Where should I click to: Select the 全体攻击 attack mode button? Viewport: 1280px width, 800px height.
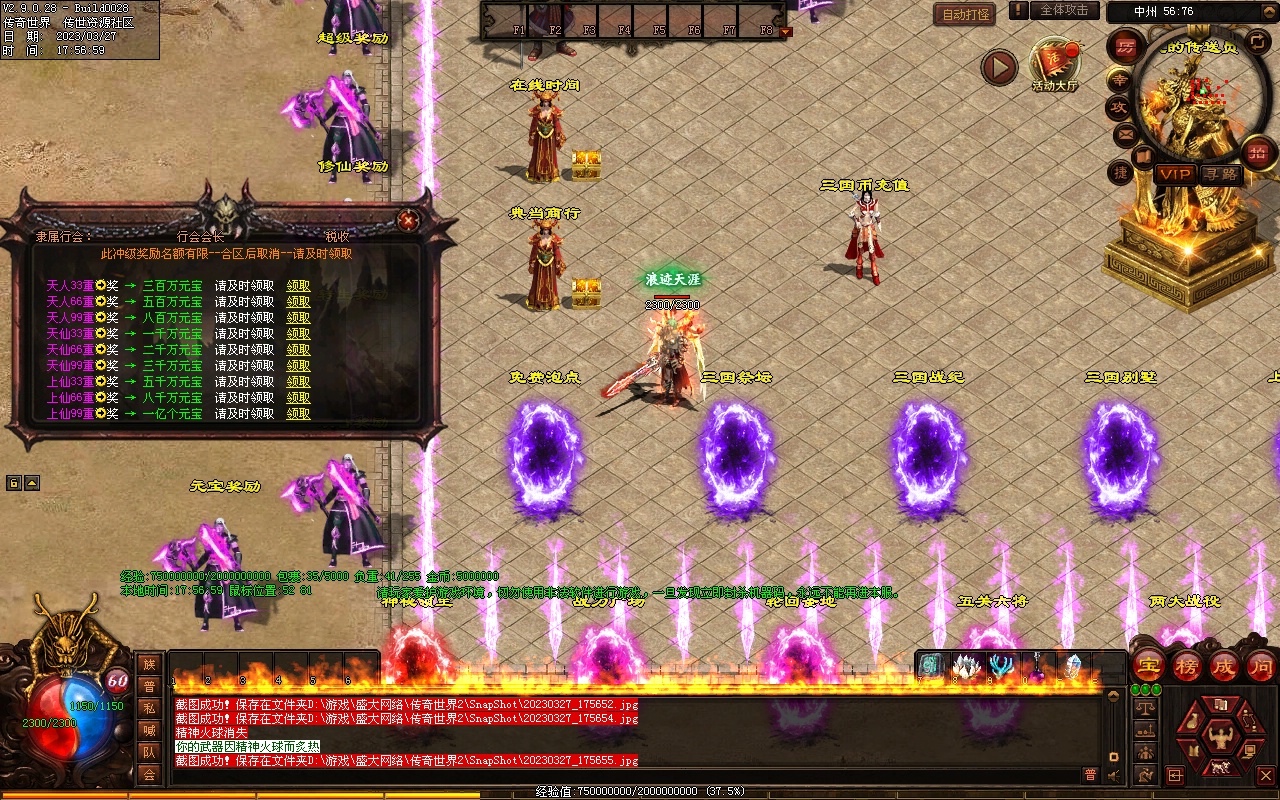(x=1064, y=10)
